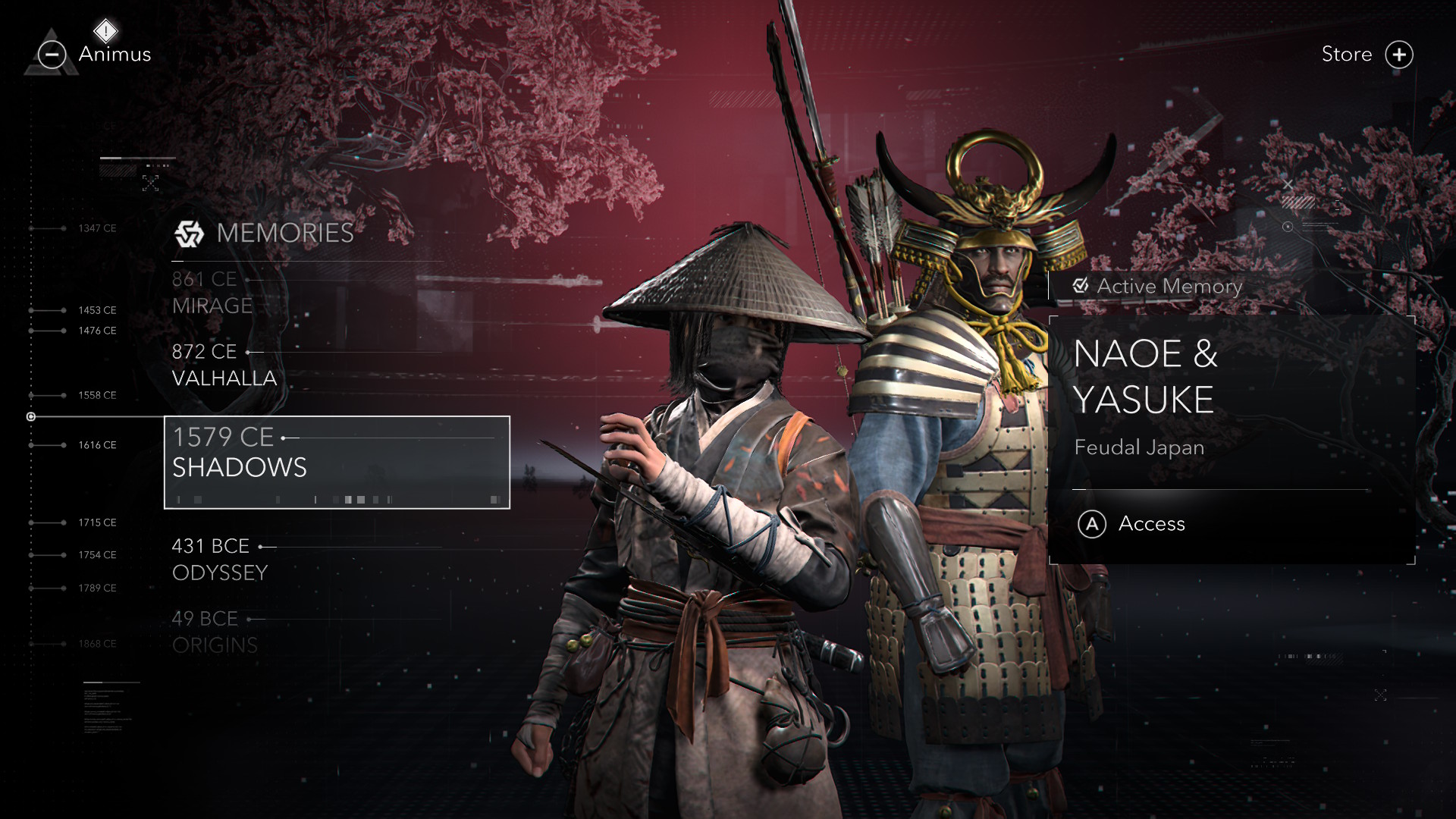Select the 1616 CE timeline marker
Screen dimensions: 1456x819
[97, 445]
